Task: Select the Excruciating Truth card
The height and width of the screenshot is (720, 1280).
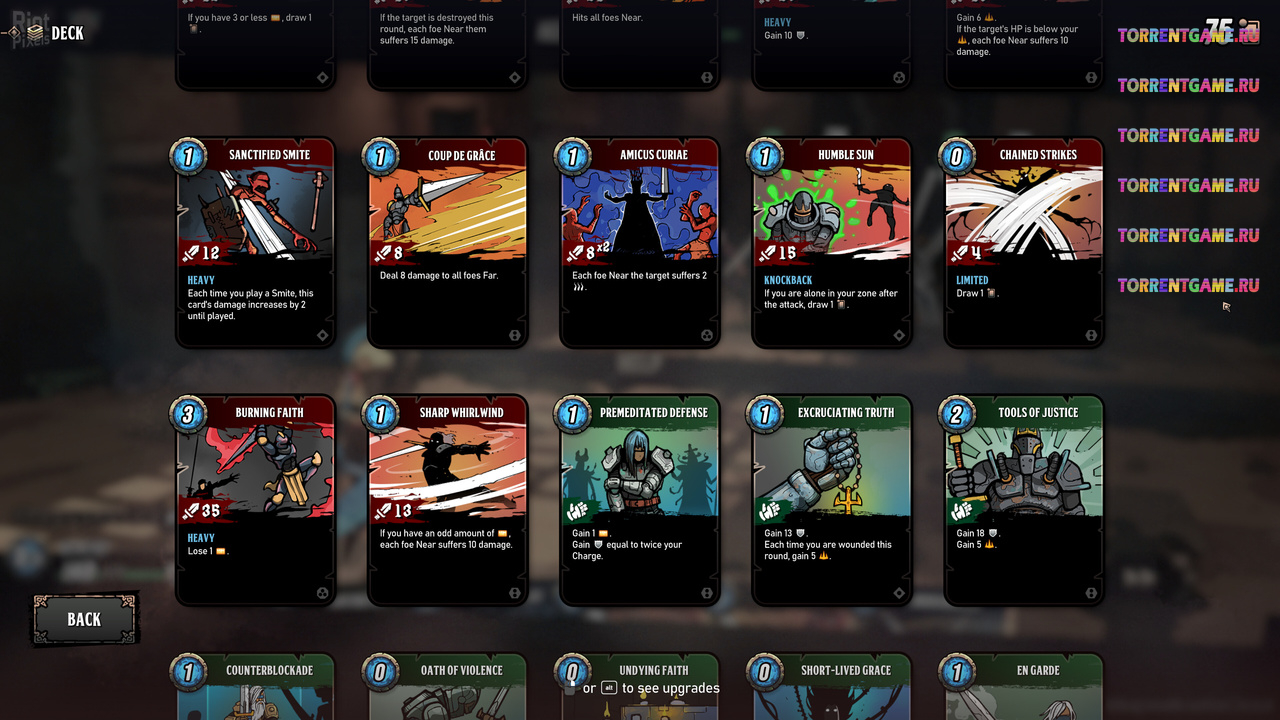Action: (832, 500)
